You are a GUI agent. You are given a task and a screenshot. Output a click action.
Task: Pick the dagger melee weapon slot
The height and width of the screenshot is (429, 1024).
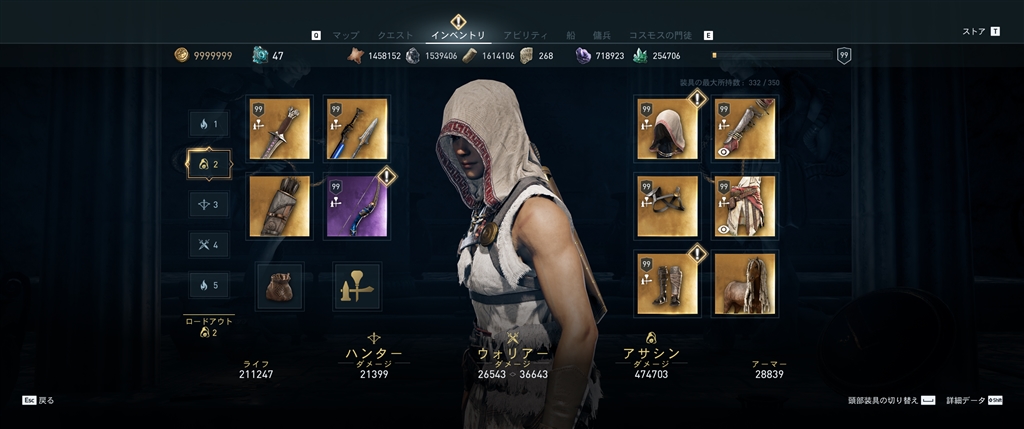coord(279,128)
